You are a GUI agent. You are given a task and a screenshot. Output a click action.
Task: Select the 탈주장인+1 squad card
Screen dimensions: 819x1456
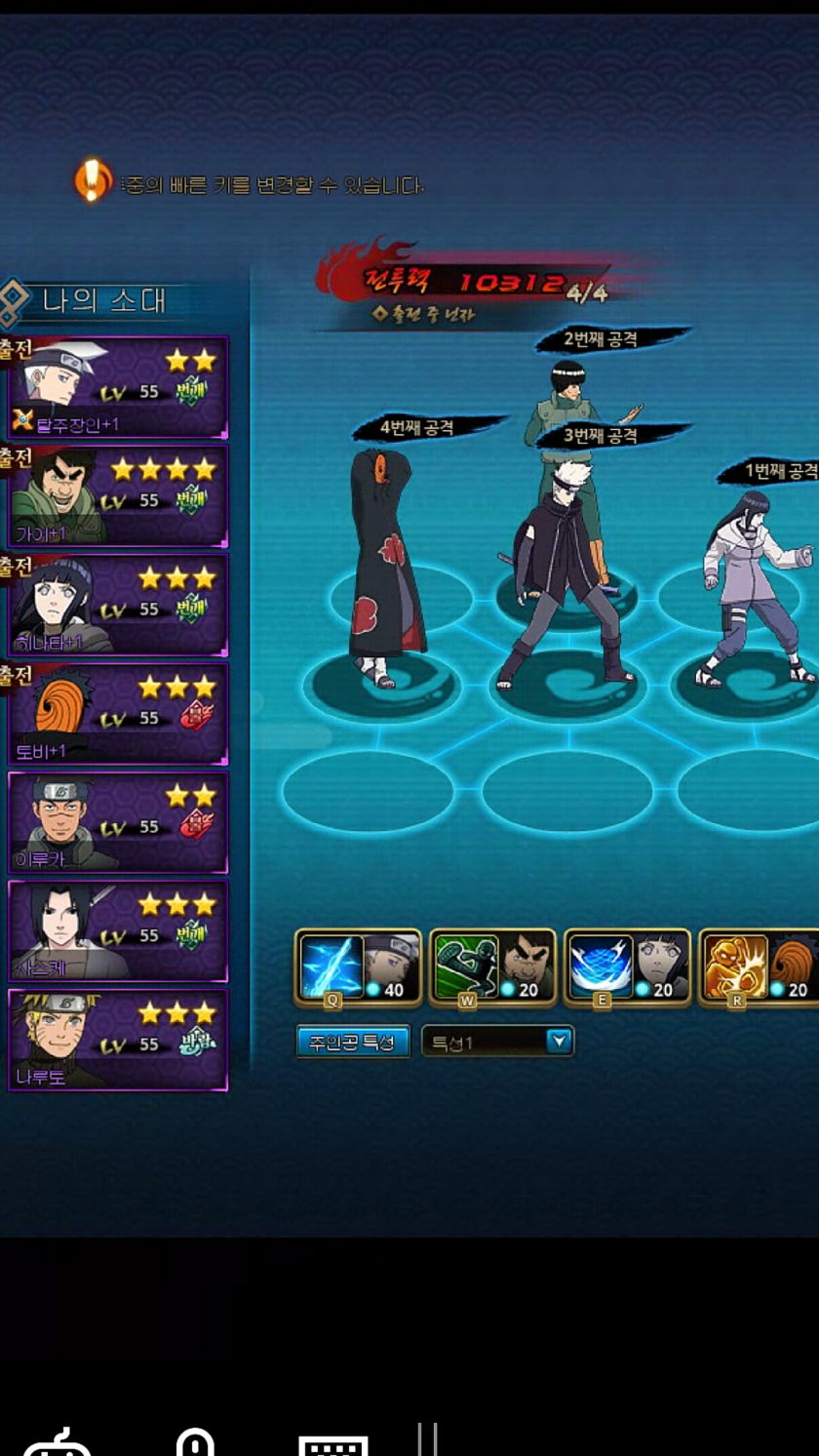click(x=118, y=388)
